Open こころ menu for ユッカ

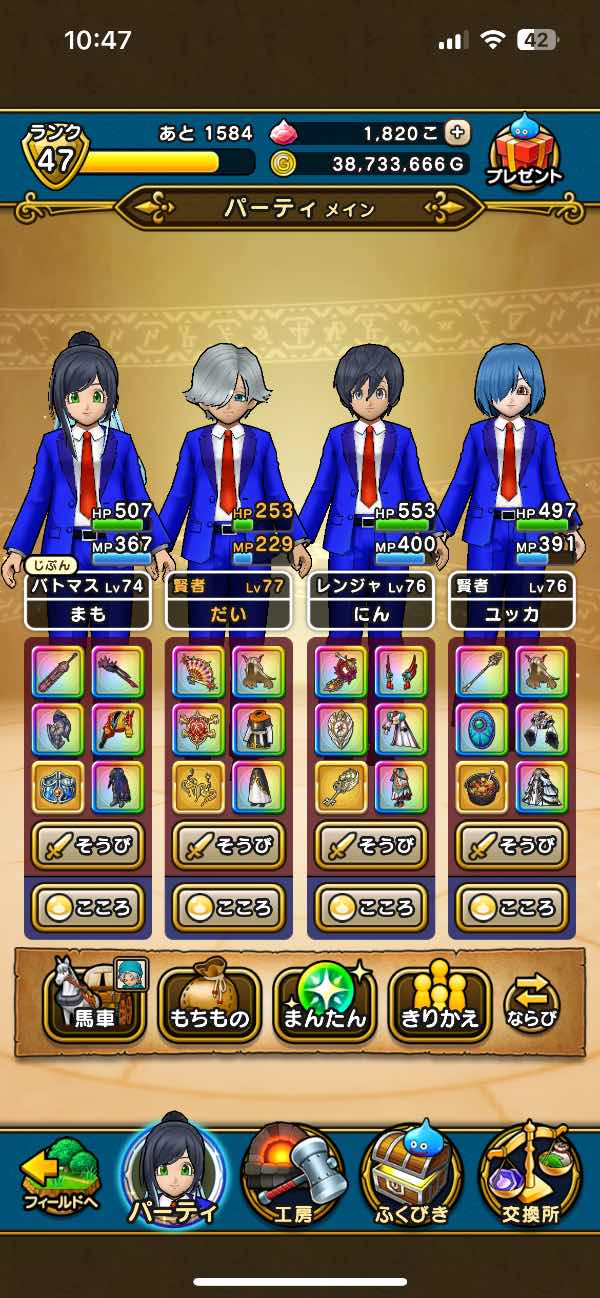pos(512,908)
